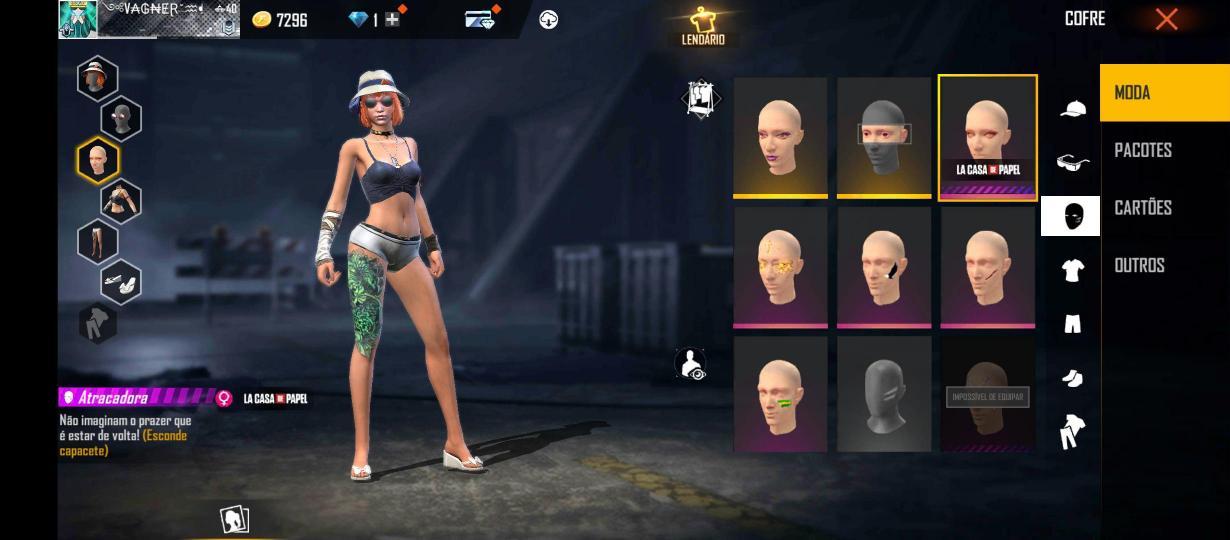Open the Pacotes tab
The image size is (1230, 540).
coord(1164,150)
